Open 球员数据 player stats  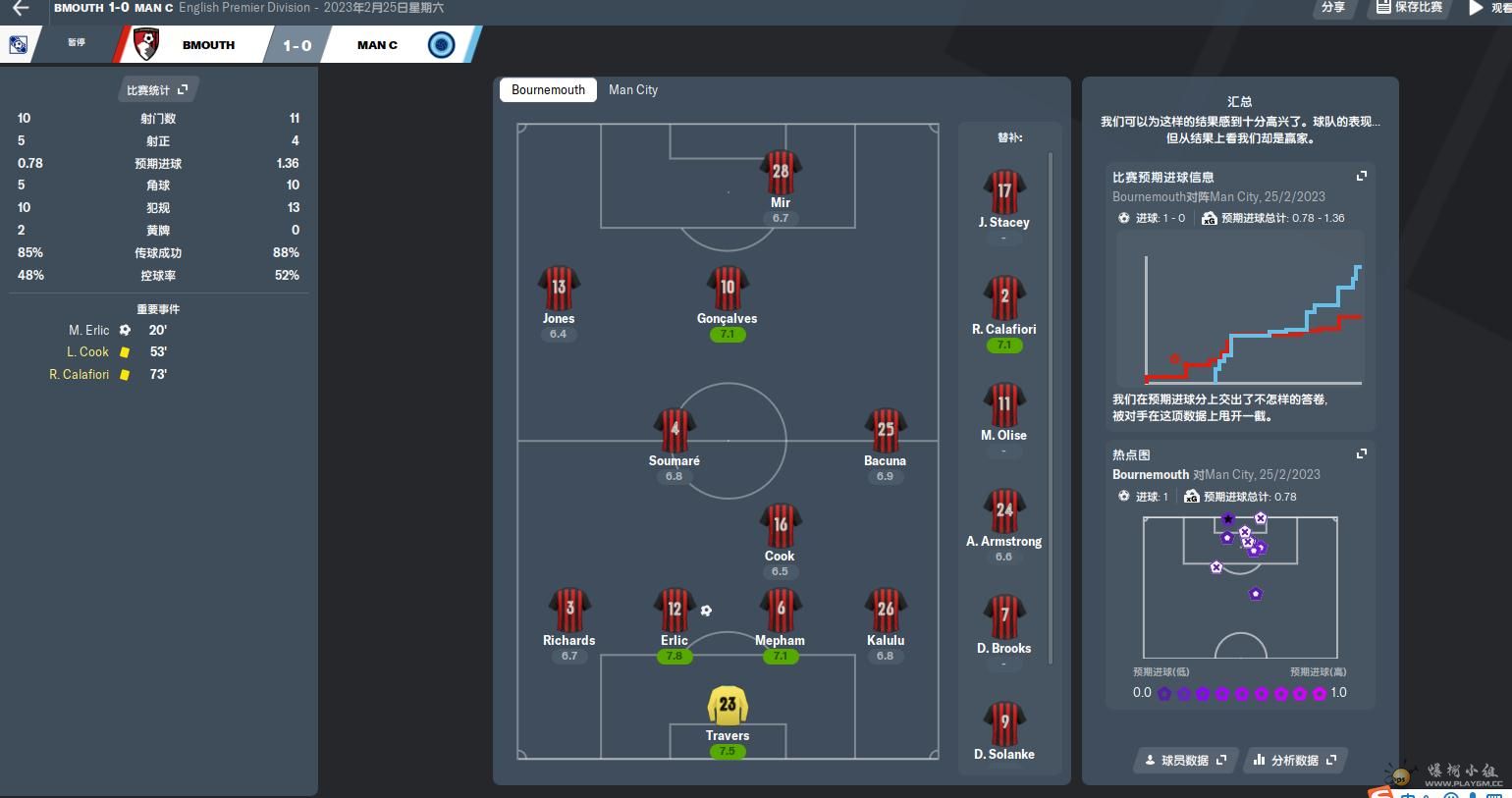pos(1185,760)
